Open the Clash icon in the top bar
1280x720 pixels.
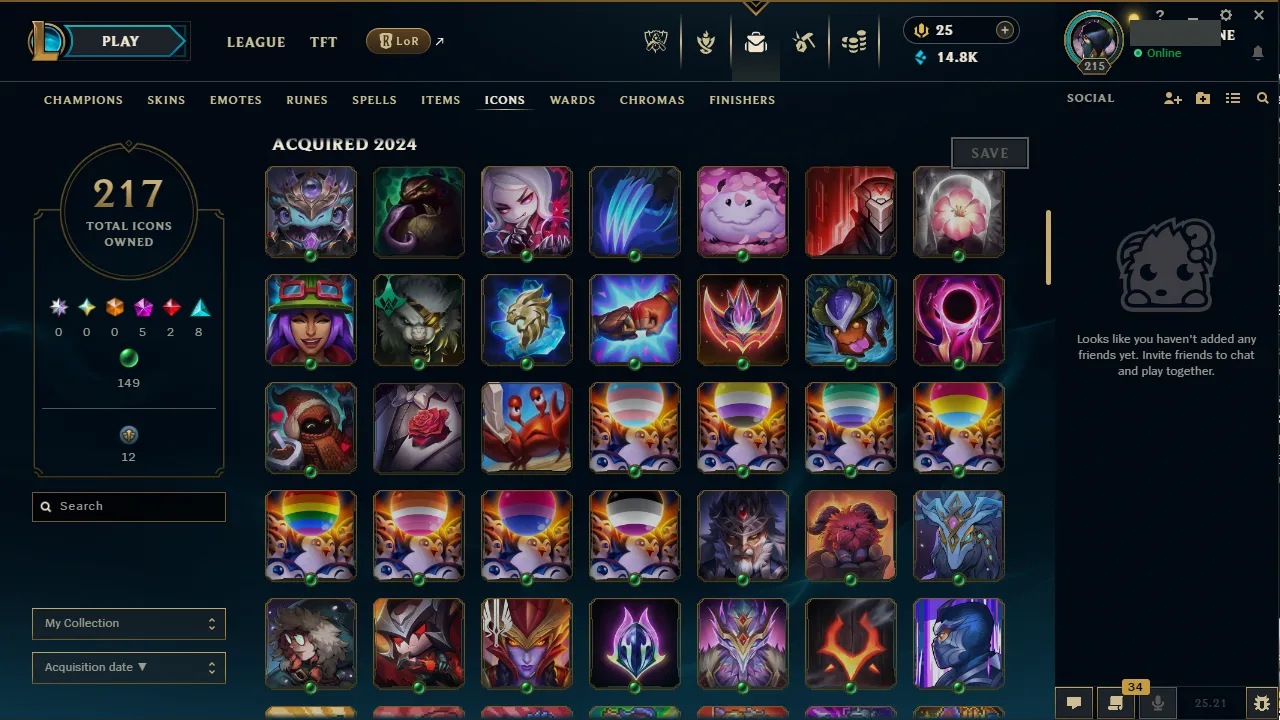click(x=706, y=42)
